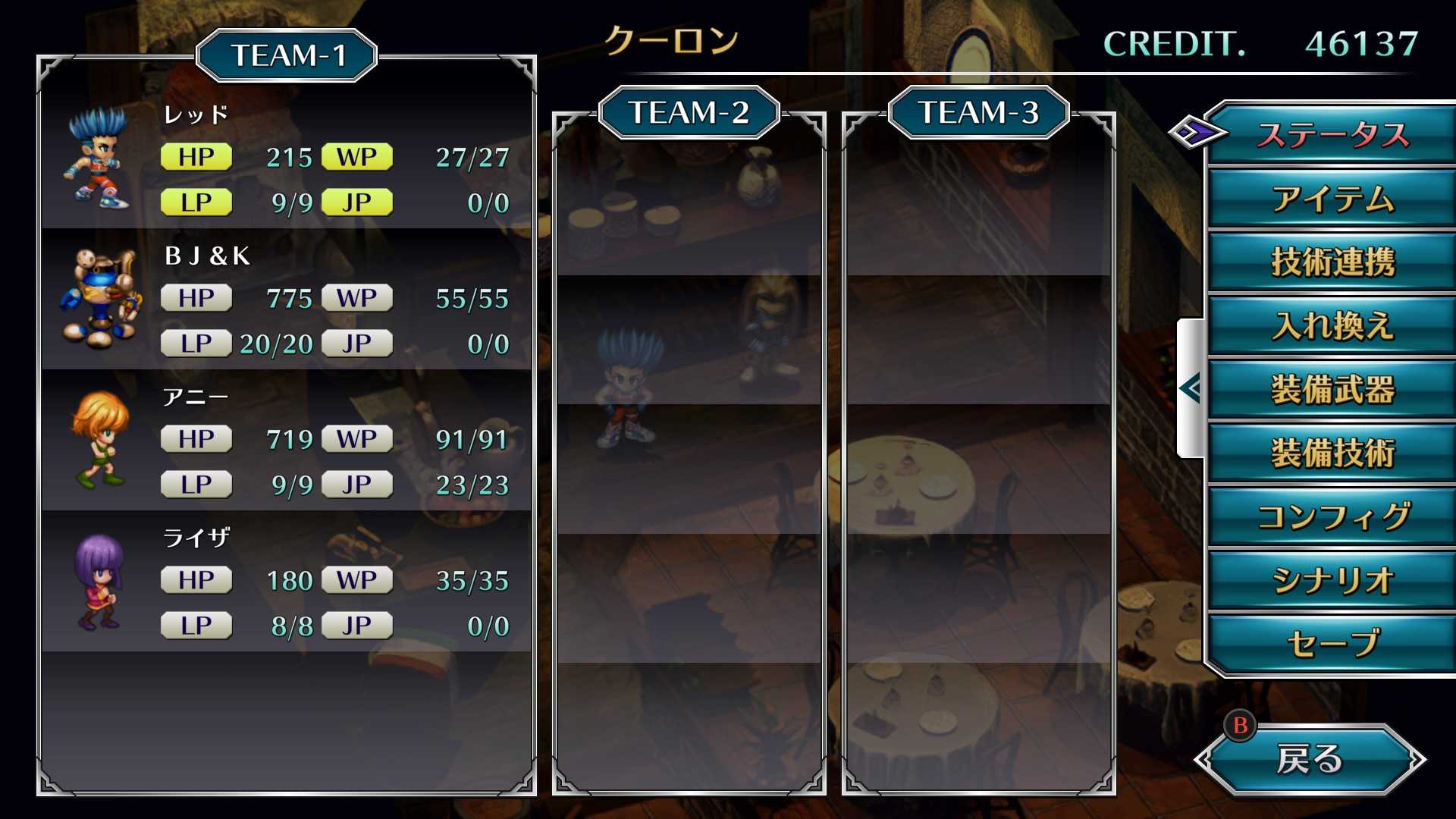Select the TEAM-1 panel header
This screenshot has height=819, width=1456.
(x=287, y=55)
